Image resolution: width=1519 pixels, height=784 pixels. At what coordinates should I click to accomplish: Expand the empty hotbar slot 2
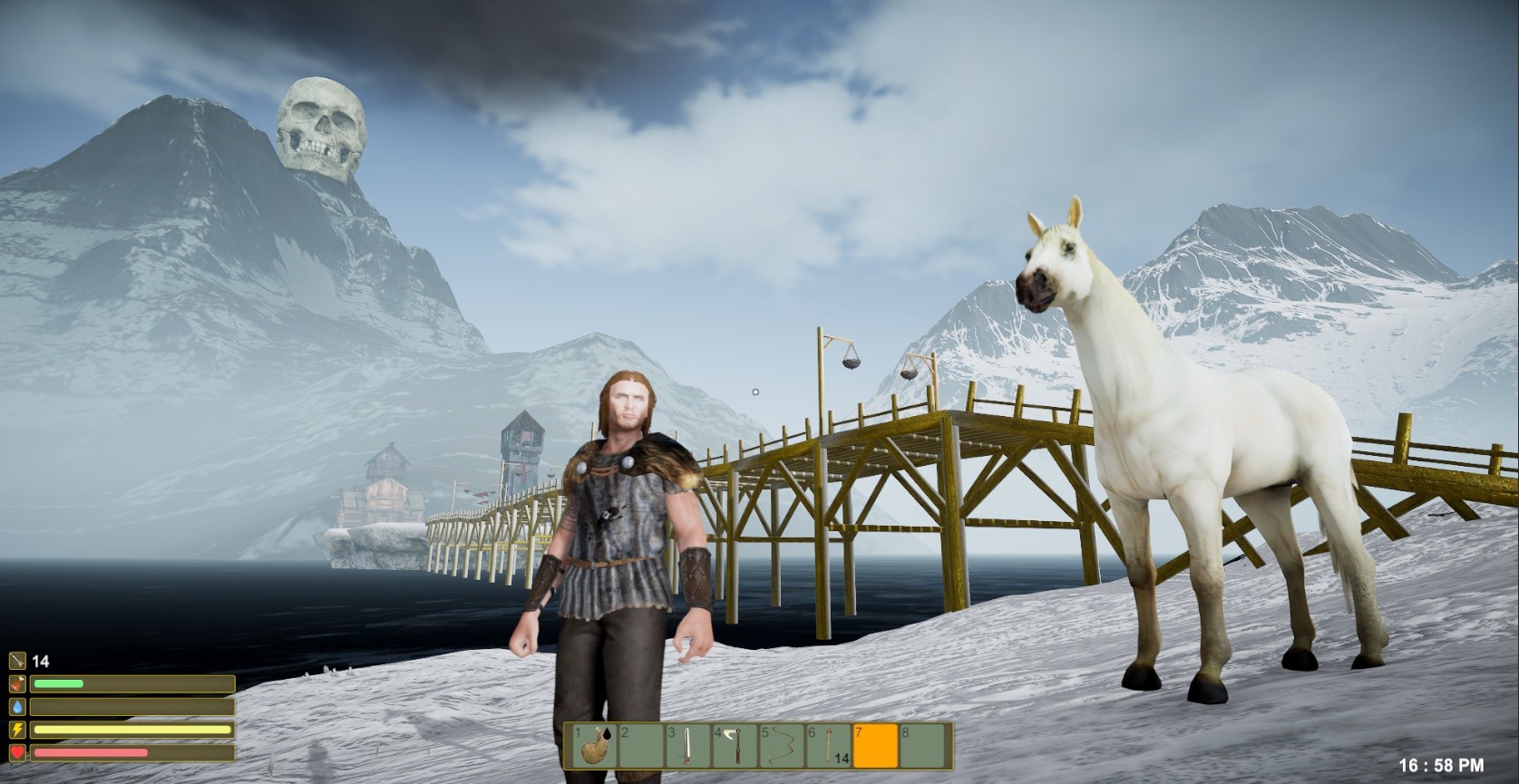coord(641,745)
